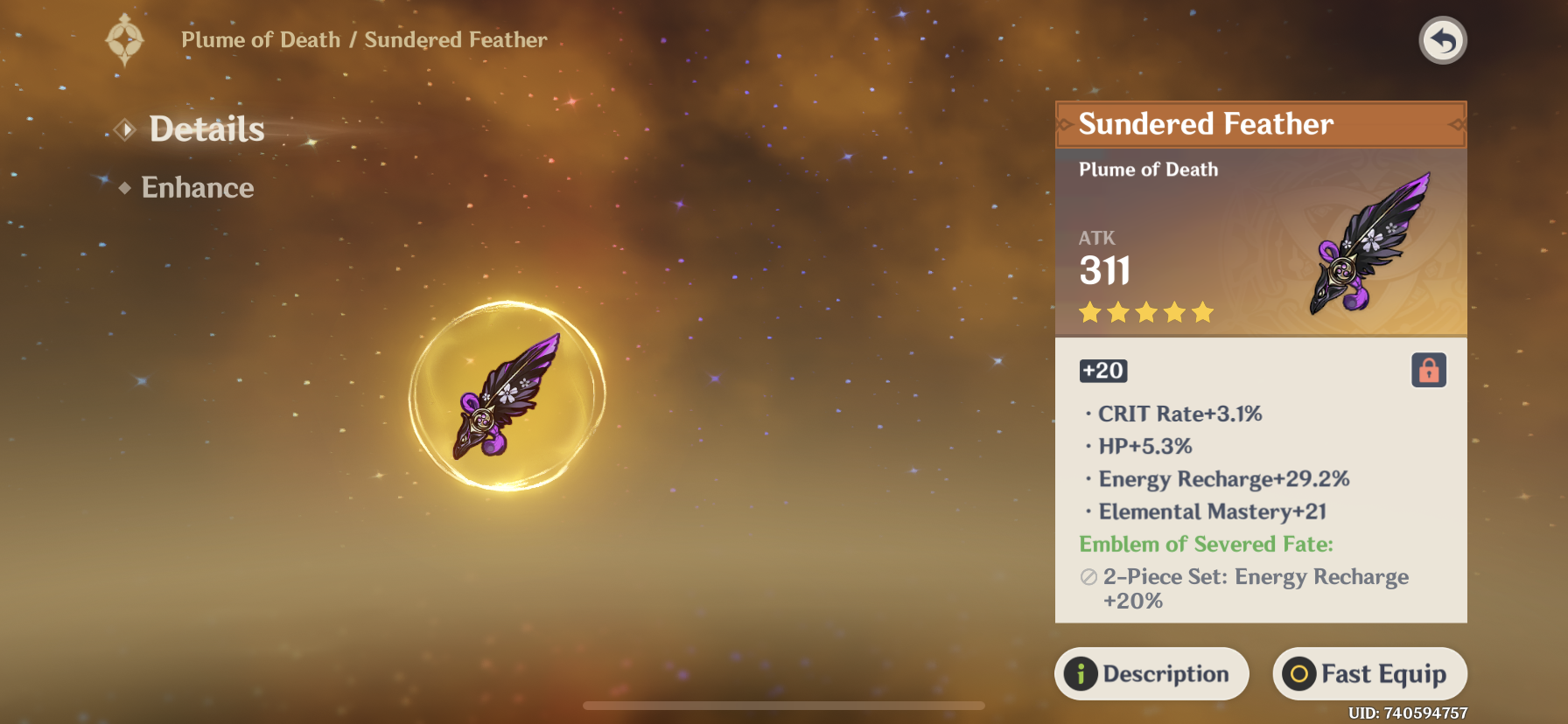Click the +20 level badge

1102,370
